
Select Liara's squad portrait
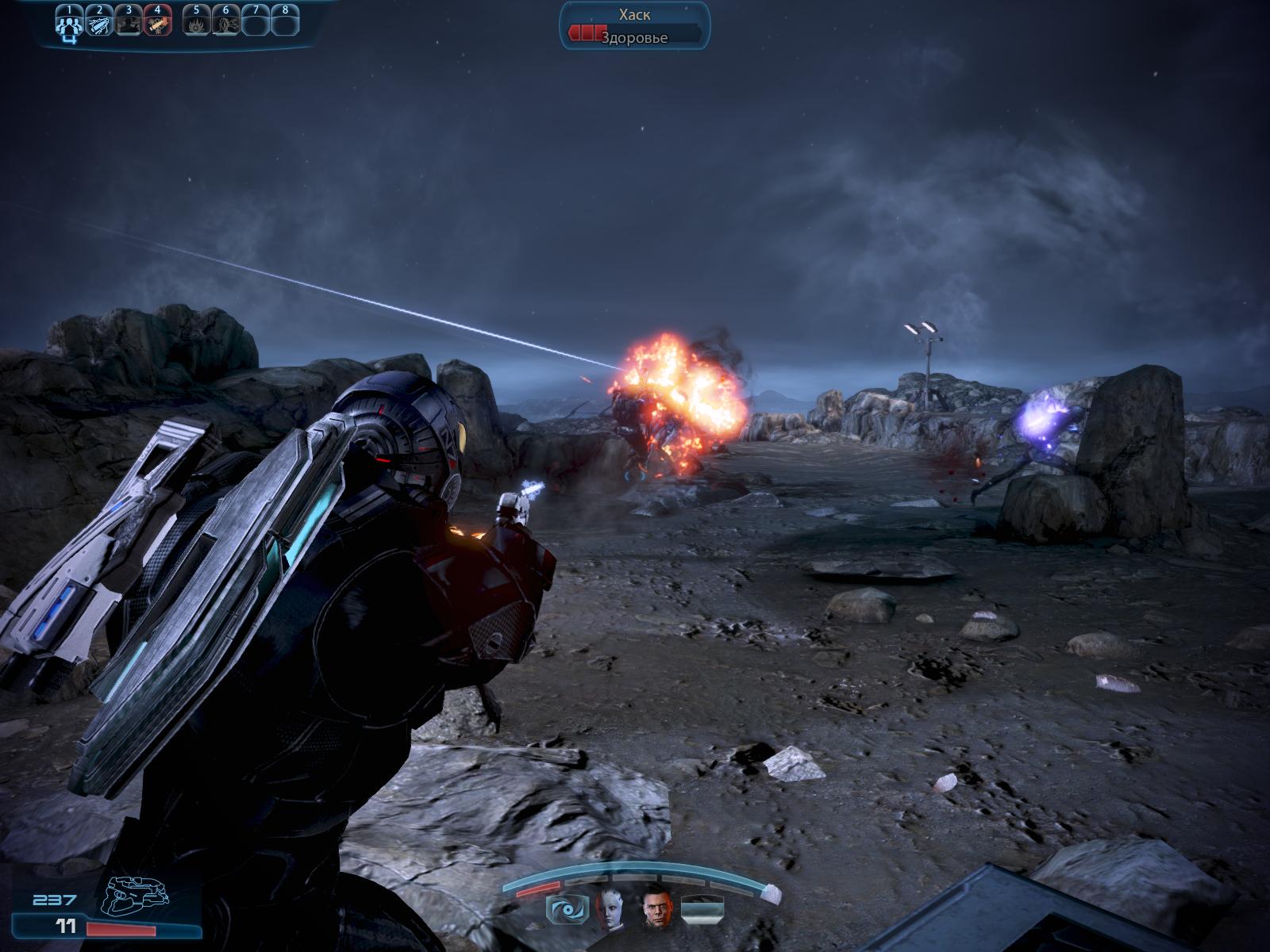coord(612,907)
